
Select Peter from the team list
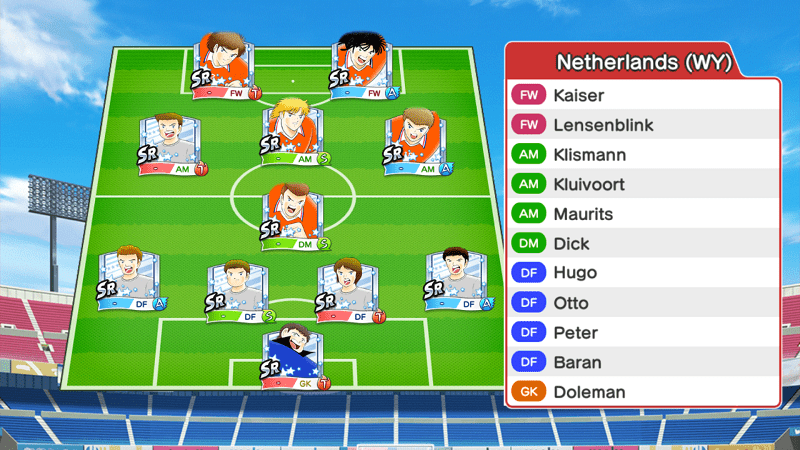(642, 332)
